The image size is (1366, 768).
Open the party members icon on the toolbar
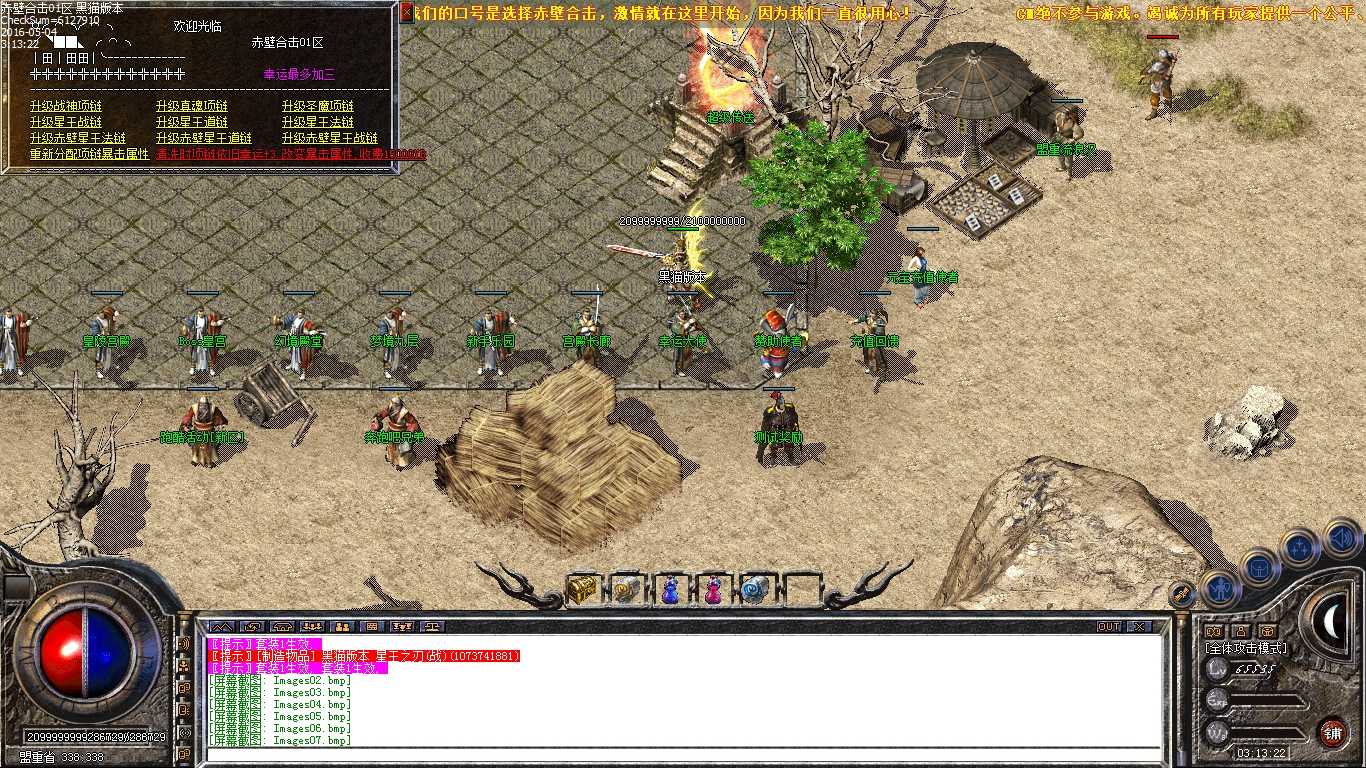[312, 627]
